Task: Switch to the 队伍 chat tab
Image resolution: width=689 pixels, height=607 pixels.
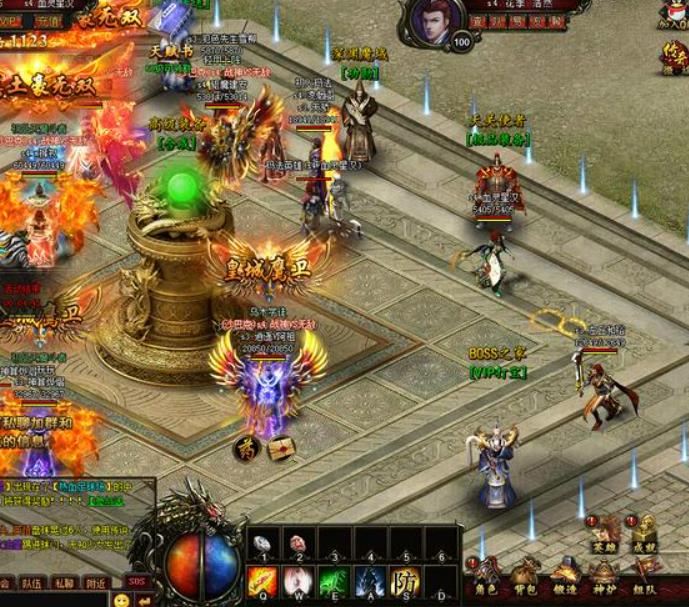Action: [31, 583]
